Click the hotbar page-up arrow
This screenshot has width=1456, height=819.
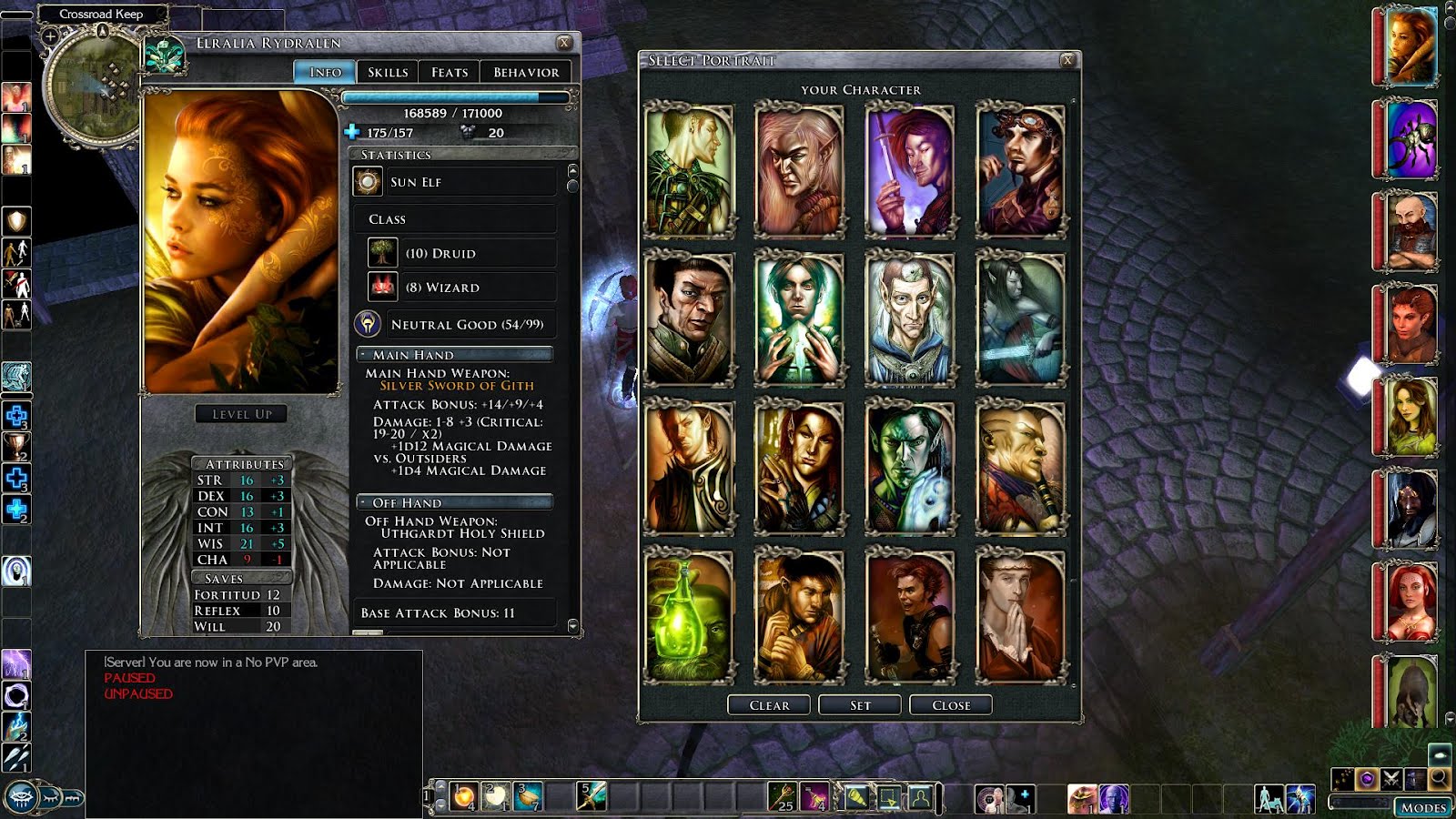(440, 786)
